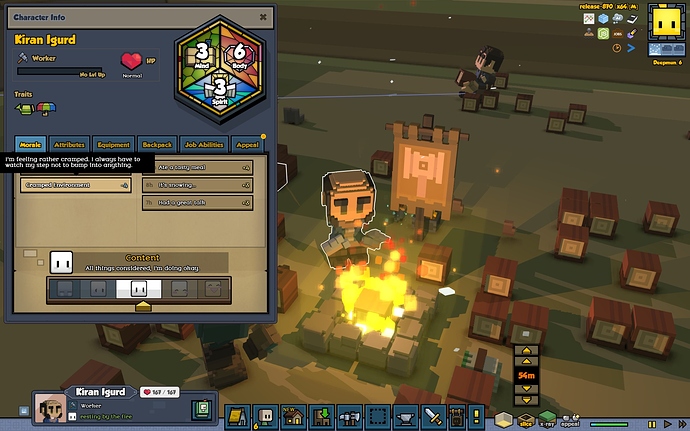Switch to the Attributes tab
The width and height of the screenshot is (690, 431).
point(69,145)
